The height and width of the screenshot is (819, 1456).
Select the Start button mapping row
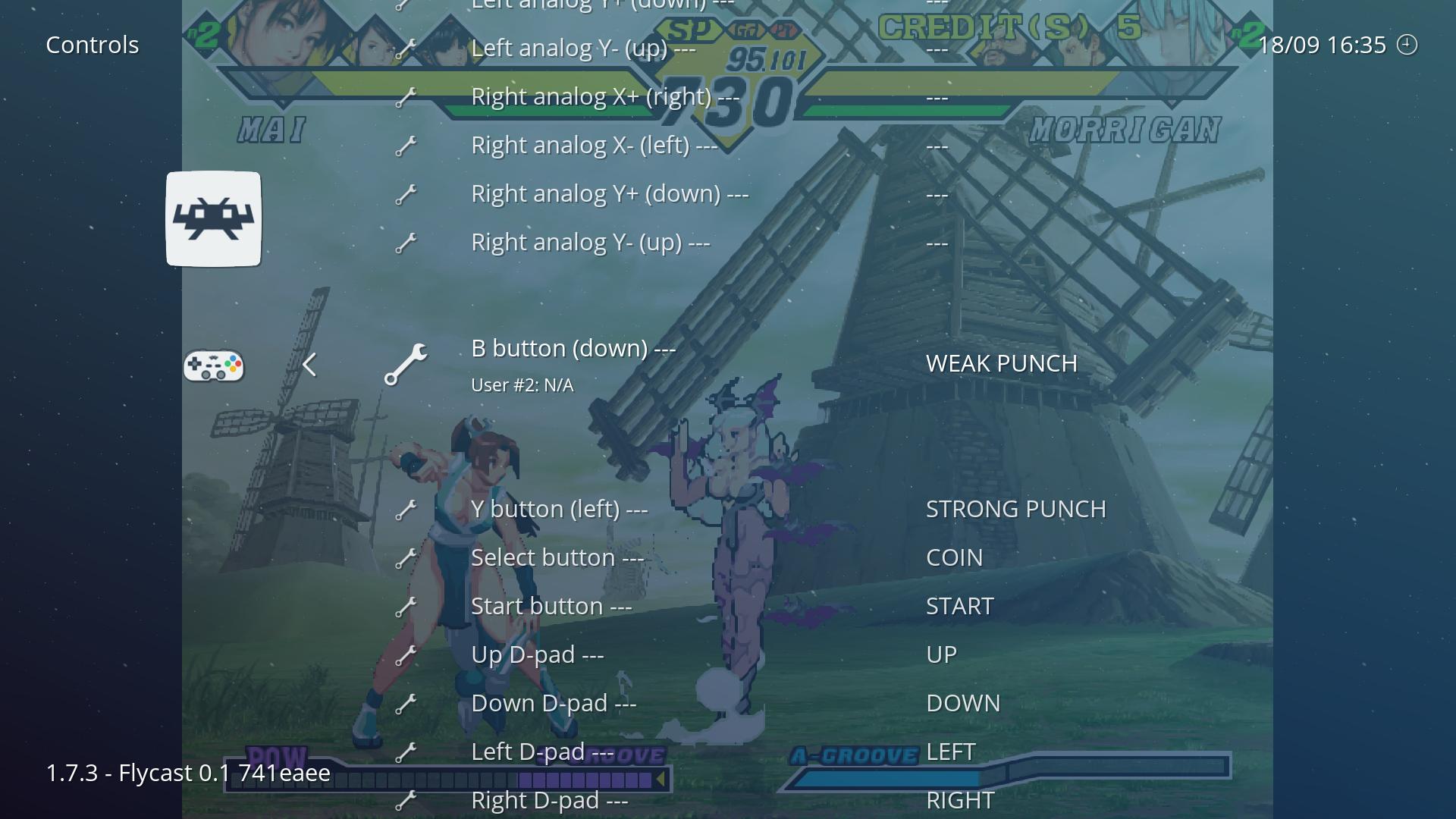[x=551, y=607]
